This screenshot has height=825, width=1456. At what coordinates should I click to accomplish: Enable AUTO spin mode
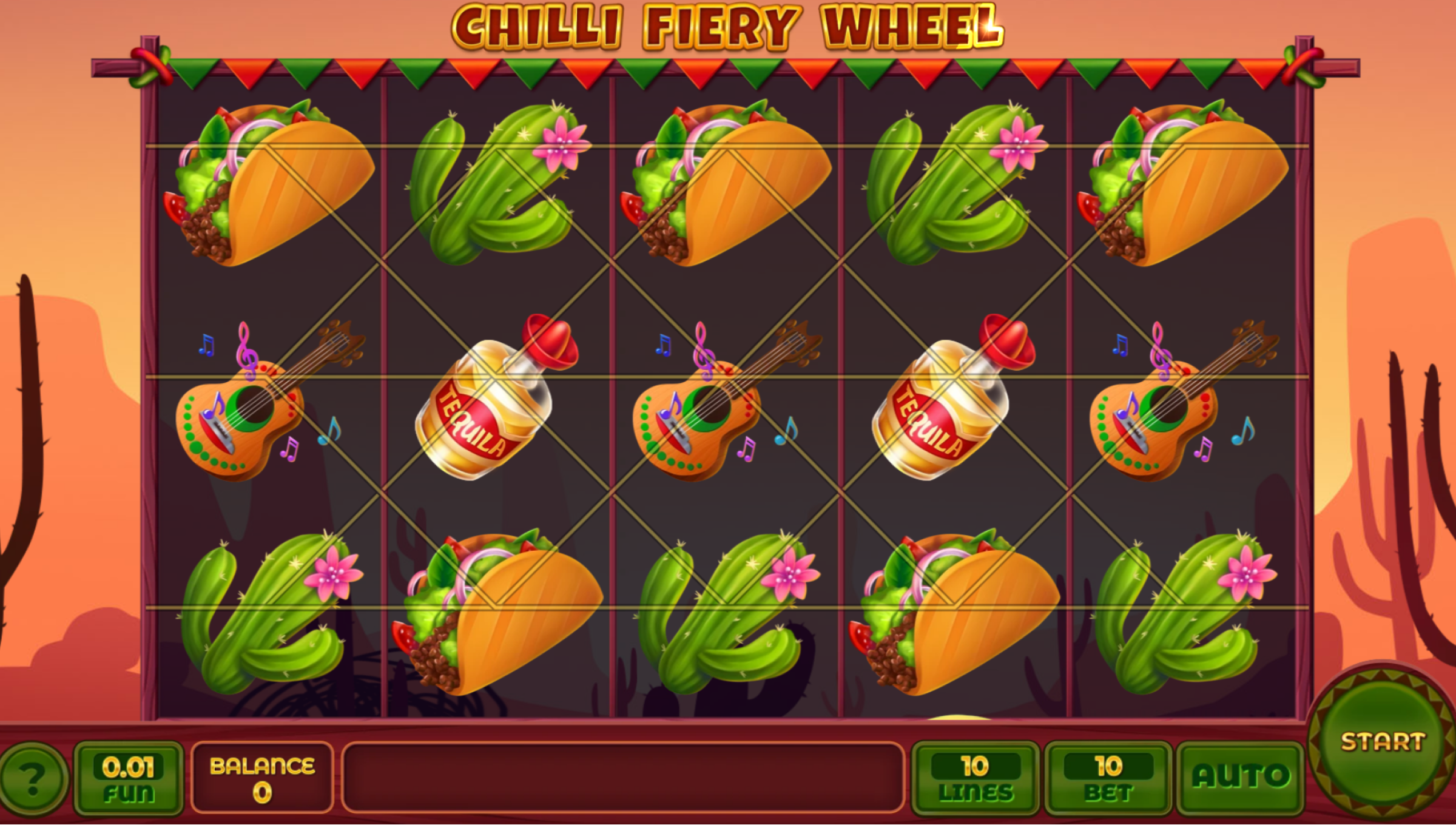(x=1240, y=777)
